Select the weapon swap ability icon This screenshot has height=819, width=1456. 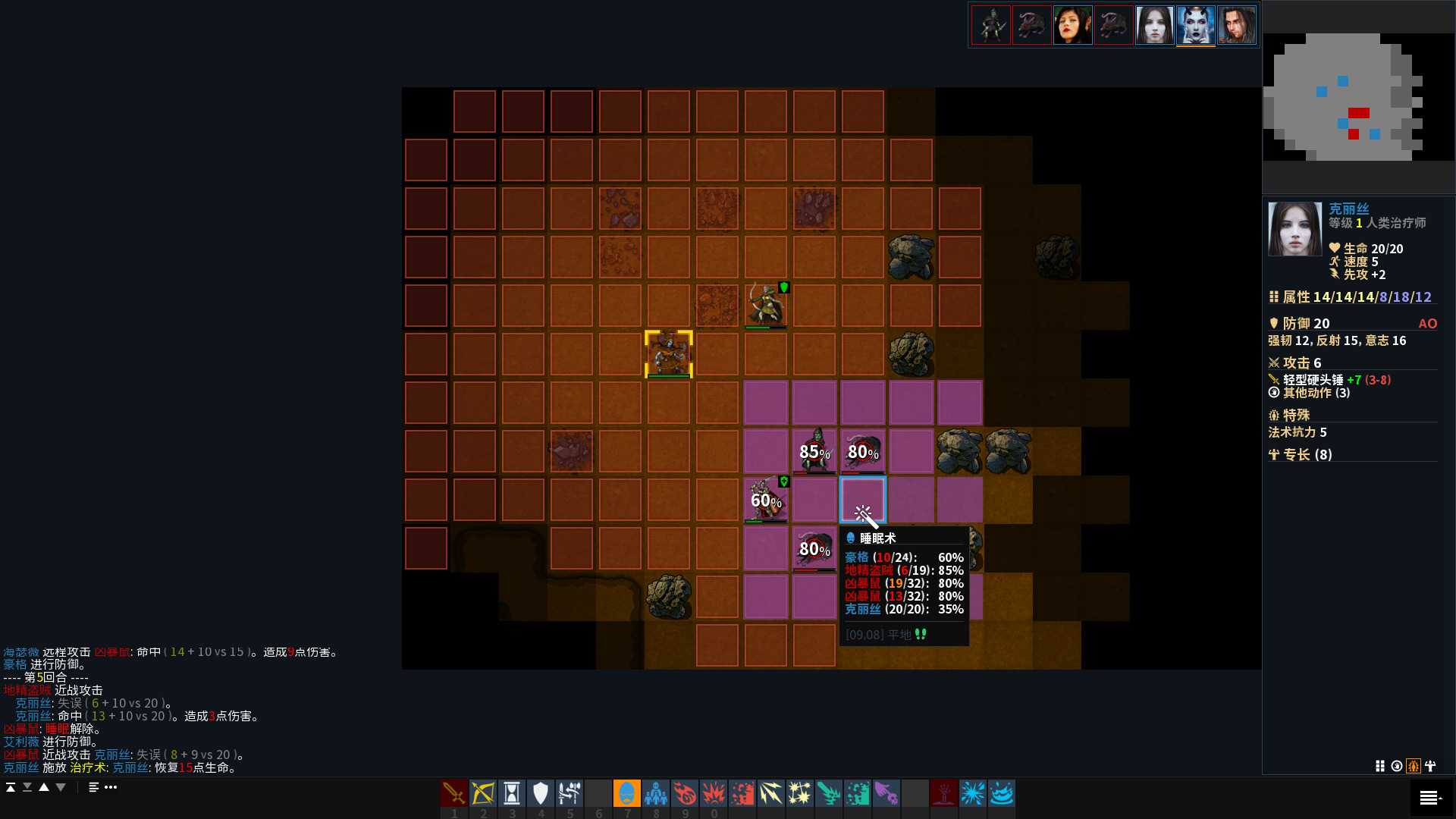click(570, 793)
